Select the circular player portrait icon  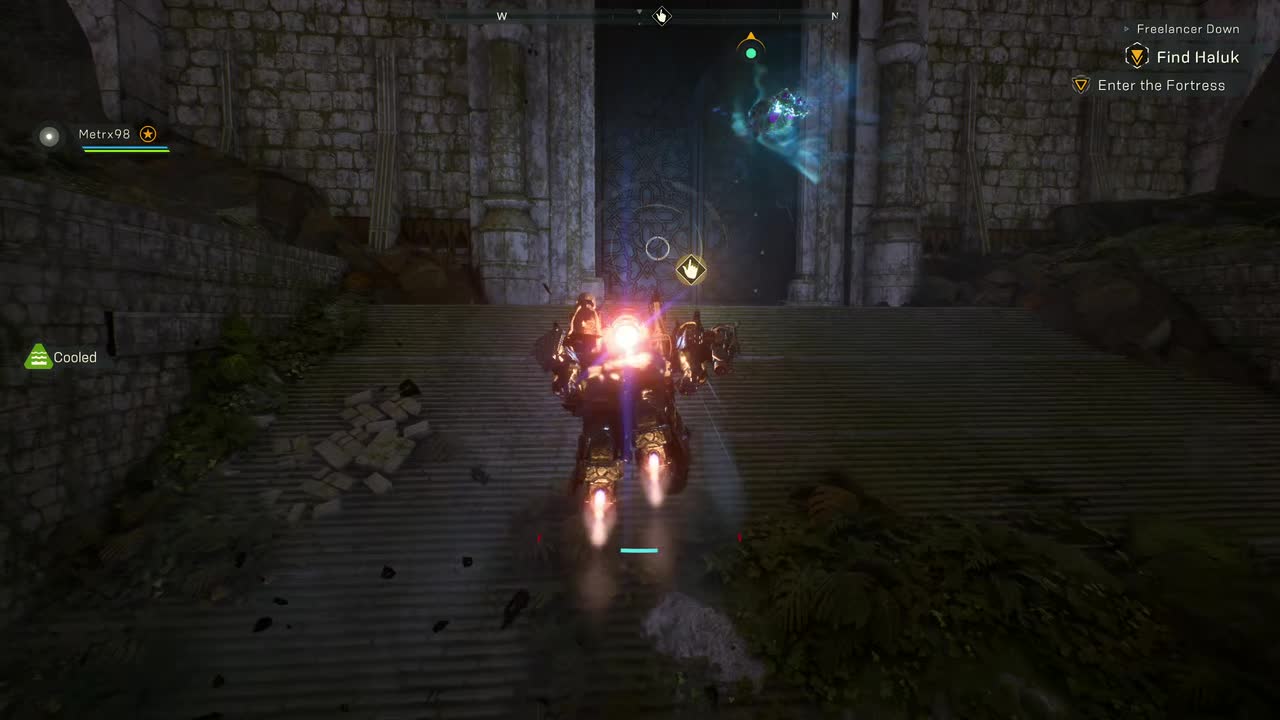[x=49, y=136]
